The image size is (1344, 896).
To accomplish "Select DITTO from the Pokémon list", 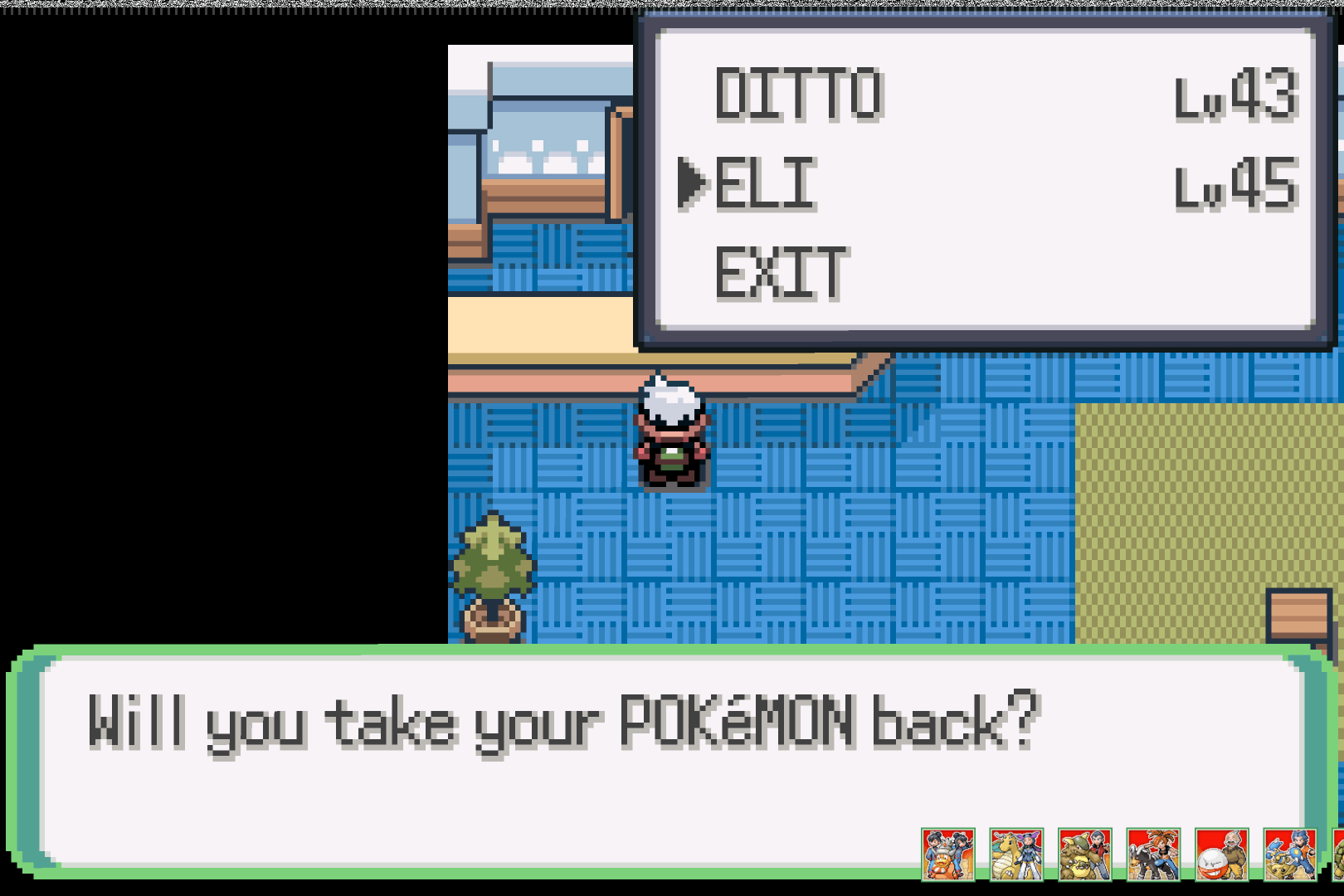I will tap(799, 95).
